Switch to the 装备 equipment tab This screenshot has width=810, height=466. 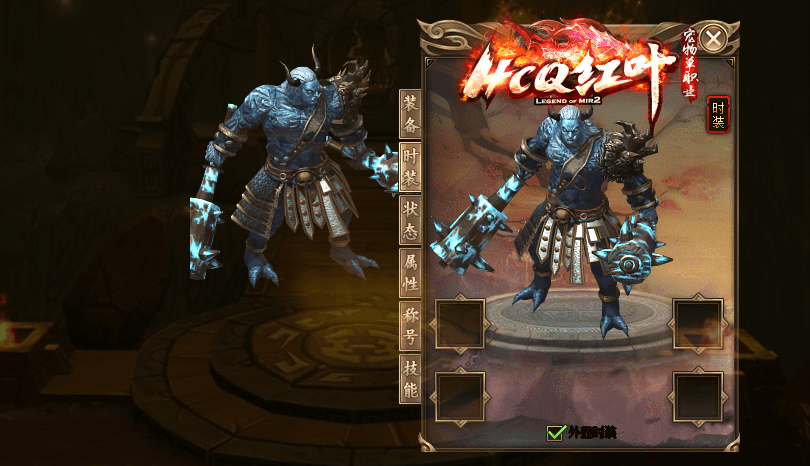tap(410, 113)
